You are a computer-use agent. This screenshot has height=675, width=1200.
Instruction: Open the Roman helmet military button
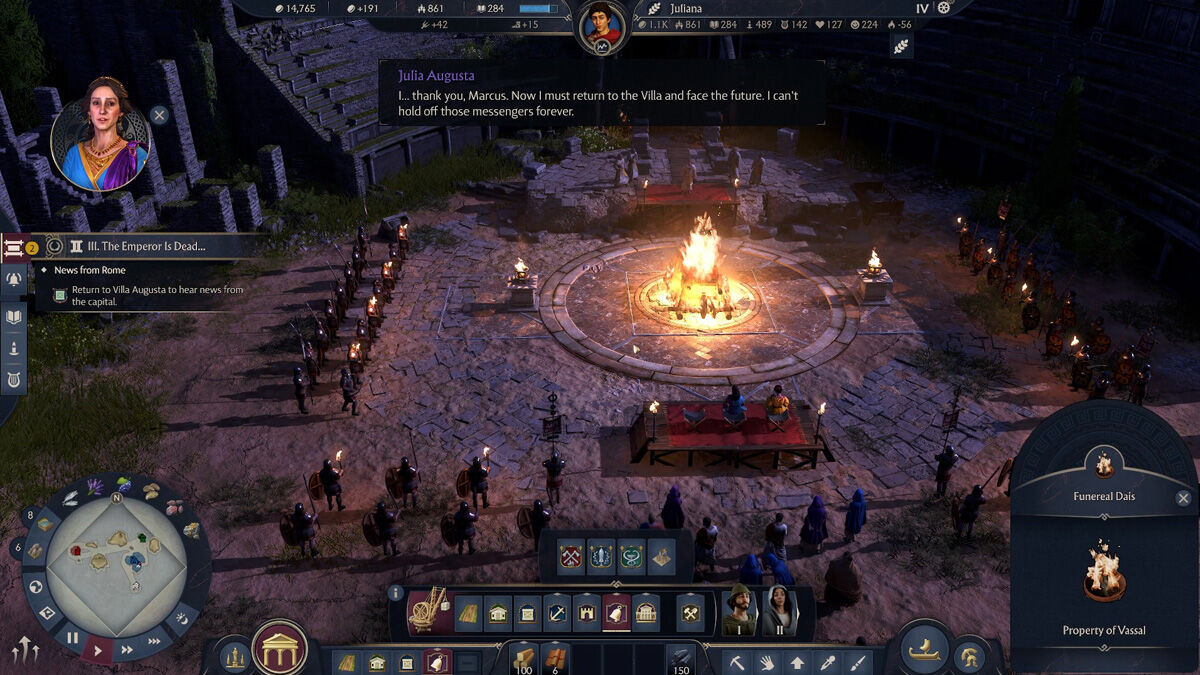968,657
